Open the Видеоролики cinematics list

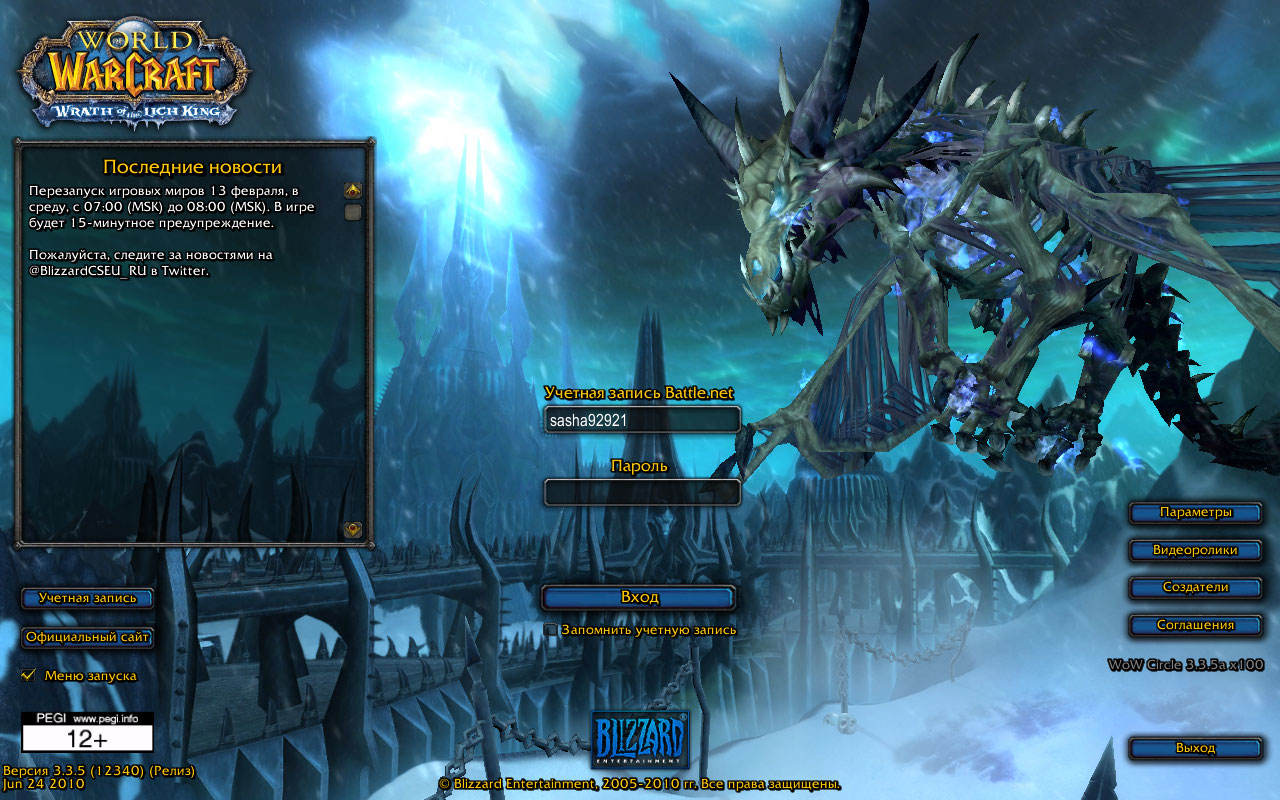point(1195,550)
